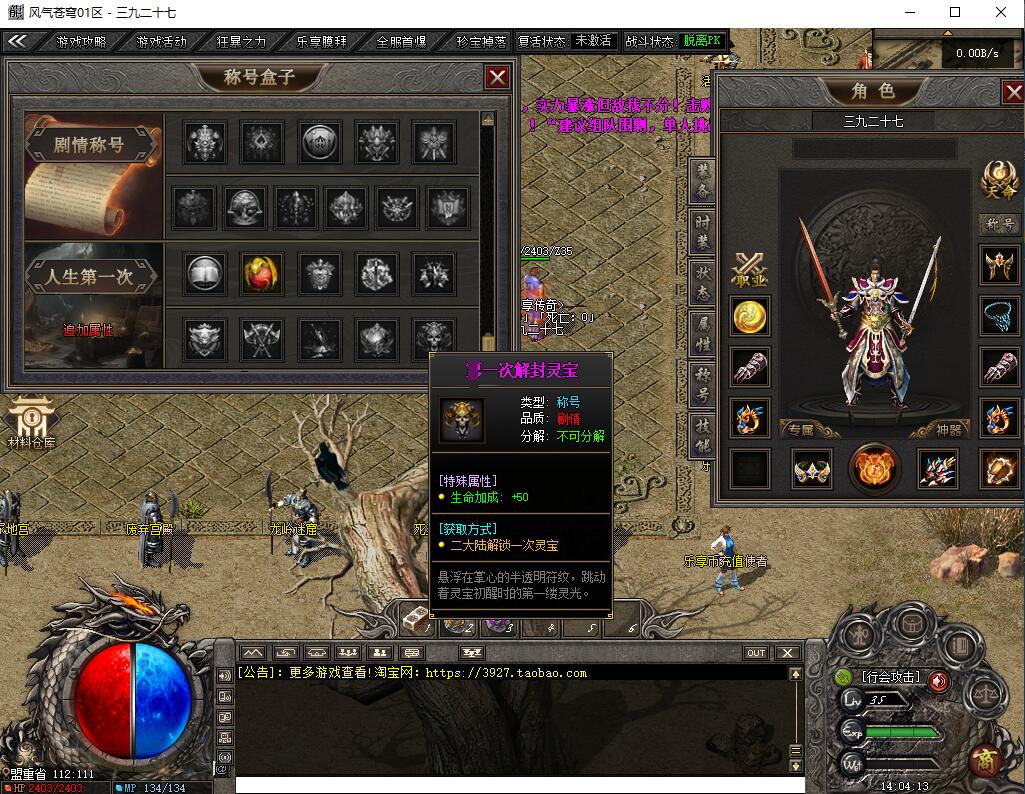Switch to the 技能 skills tab
Image resolution: width=1025 pixels, height=794 pixels.
pos(702,433)
